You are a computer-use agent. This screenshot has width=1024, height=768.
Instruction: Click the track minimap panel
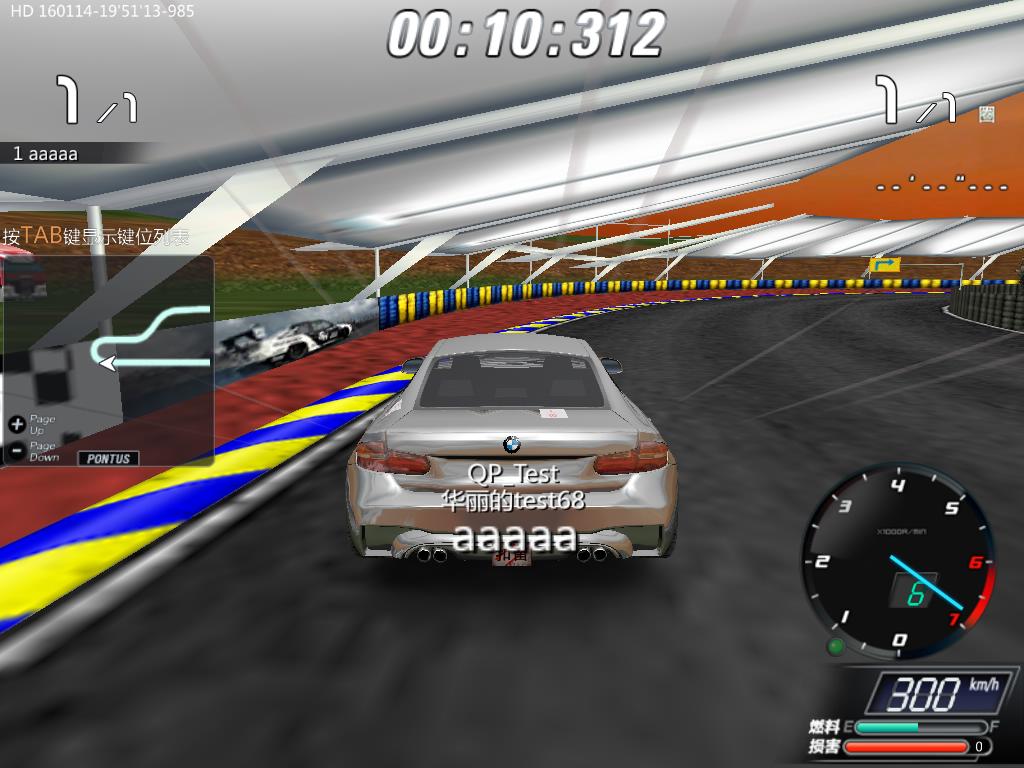click(x=107, y=360)
